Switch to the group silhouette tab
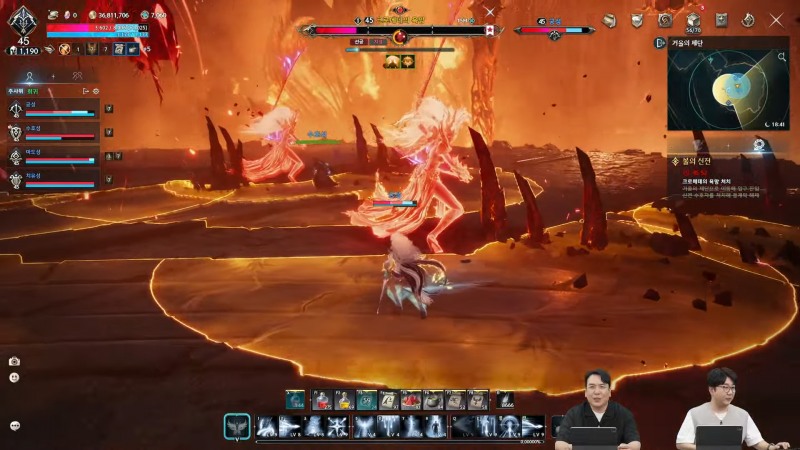This screenshot has width=800, height=450. (77, 75)
